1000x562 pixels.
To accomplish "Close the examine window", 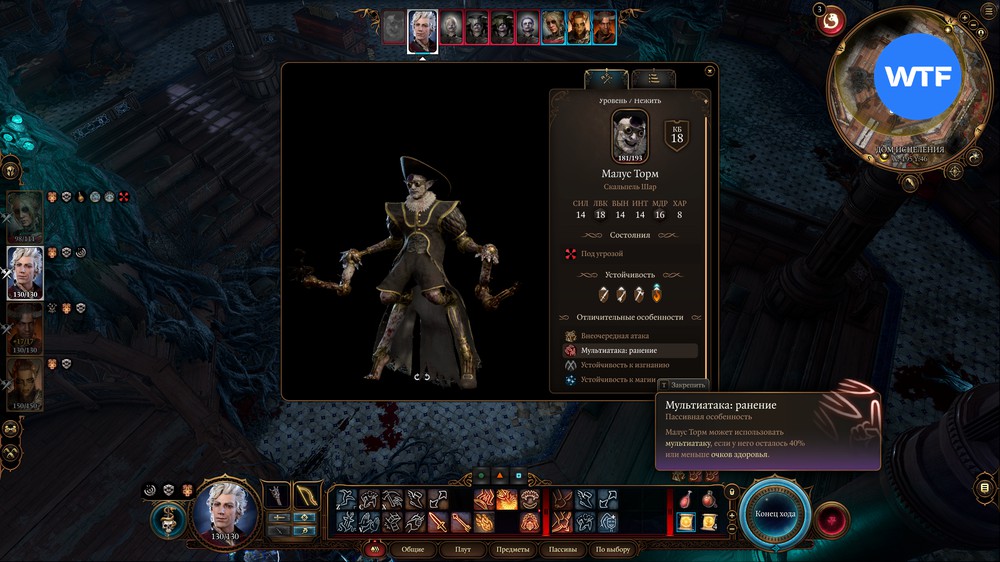I will [x=709, y=71].
